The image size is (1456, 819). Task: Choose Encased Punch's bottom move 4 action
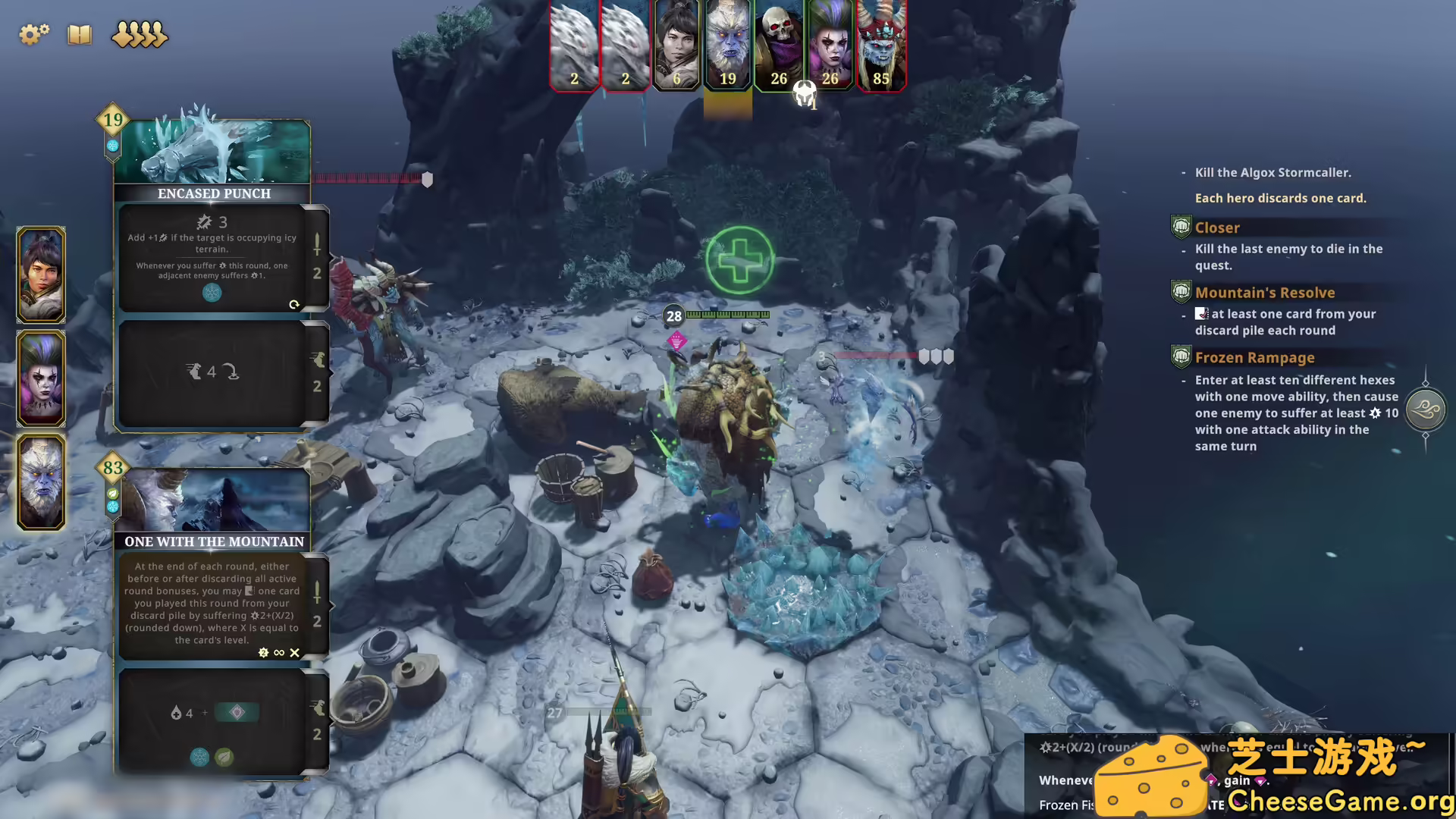click(212, 372)
